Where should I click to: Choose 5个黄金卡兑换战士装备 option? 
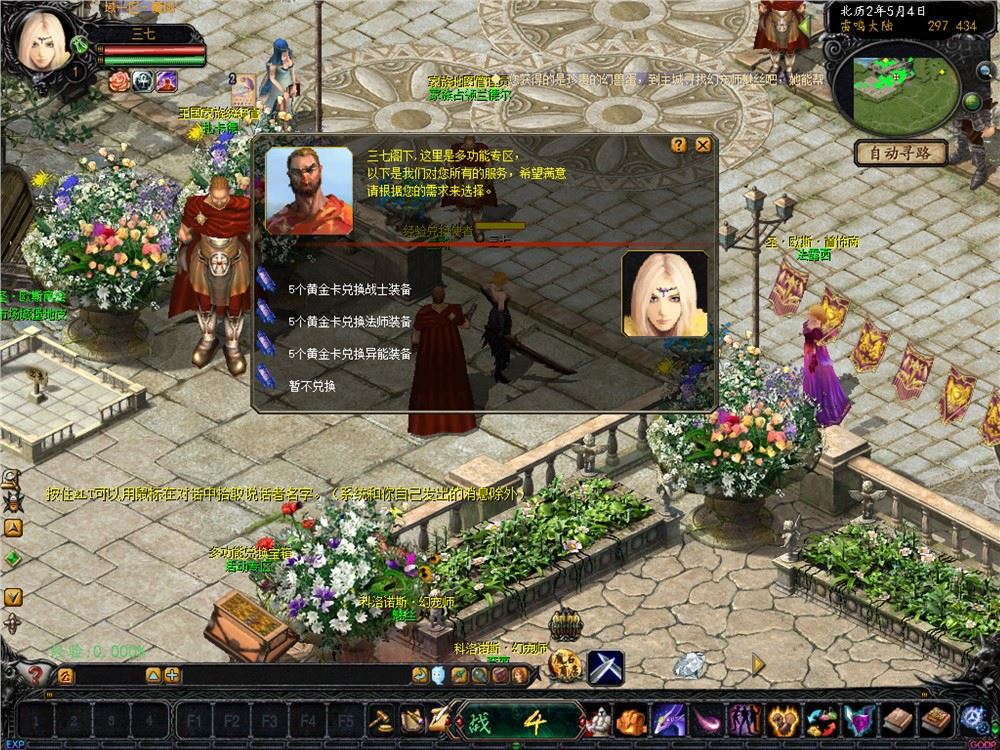pos(349,290)
